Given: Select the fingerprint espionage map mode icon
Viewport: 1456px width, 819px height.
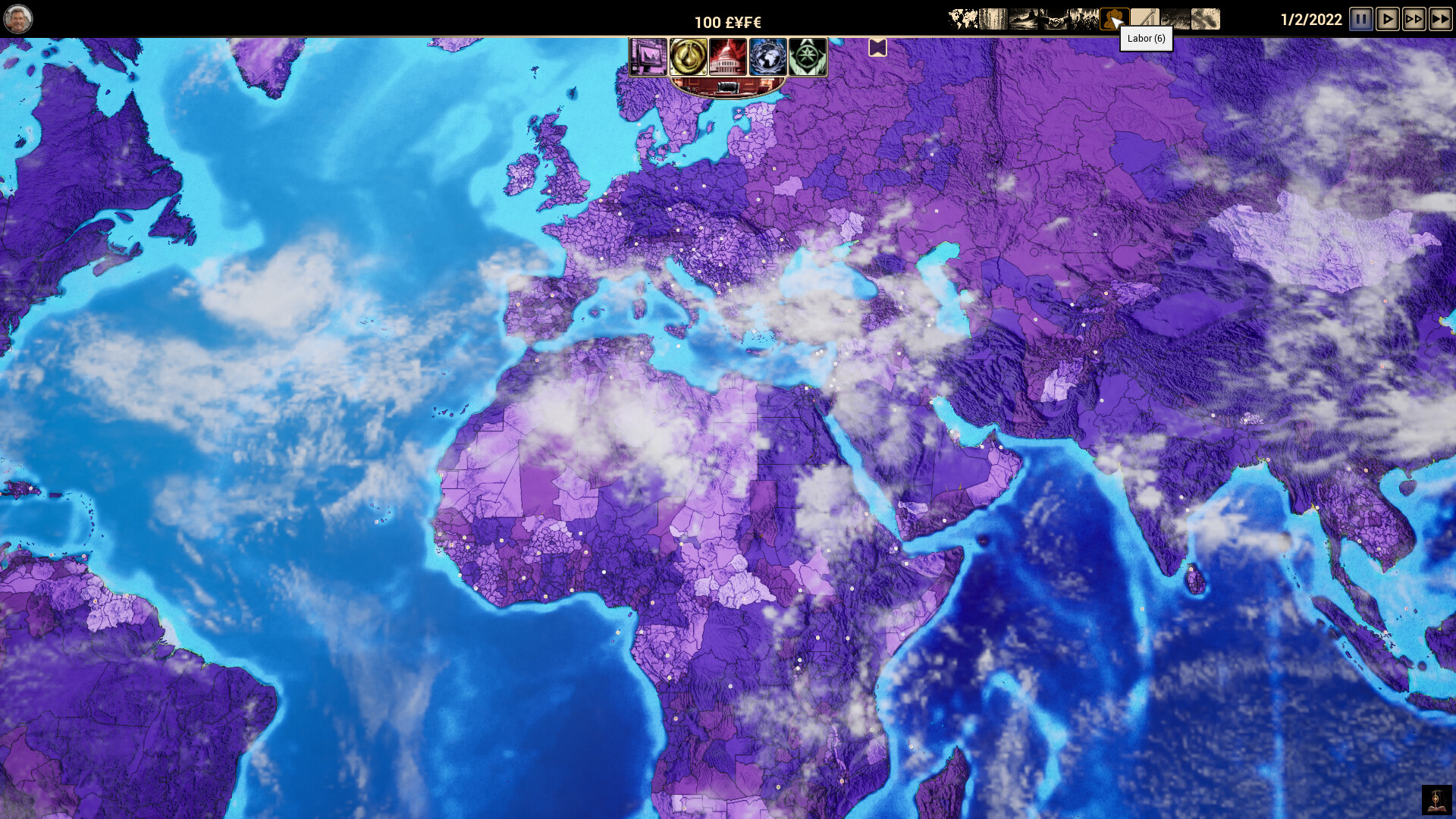Looking at the screenshot, I should coord(1206,19).
